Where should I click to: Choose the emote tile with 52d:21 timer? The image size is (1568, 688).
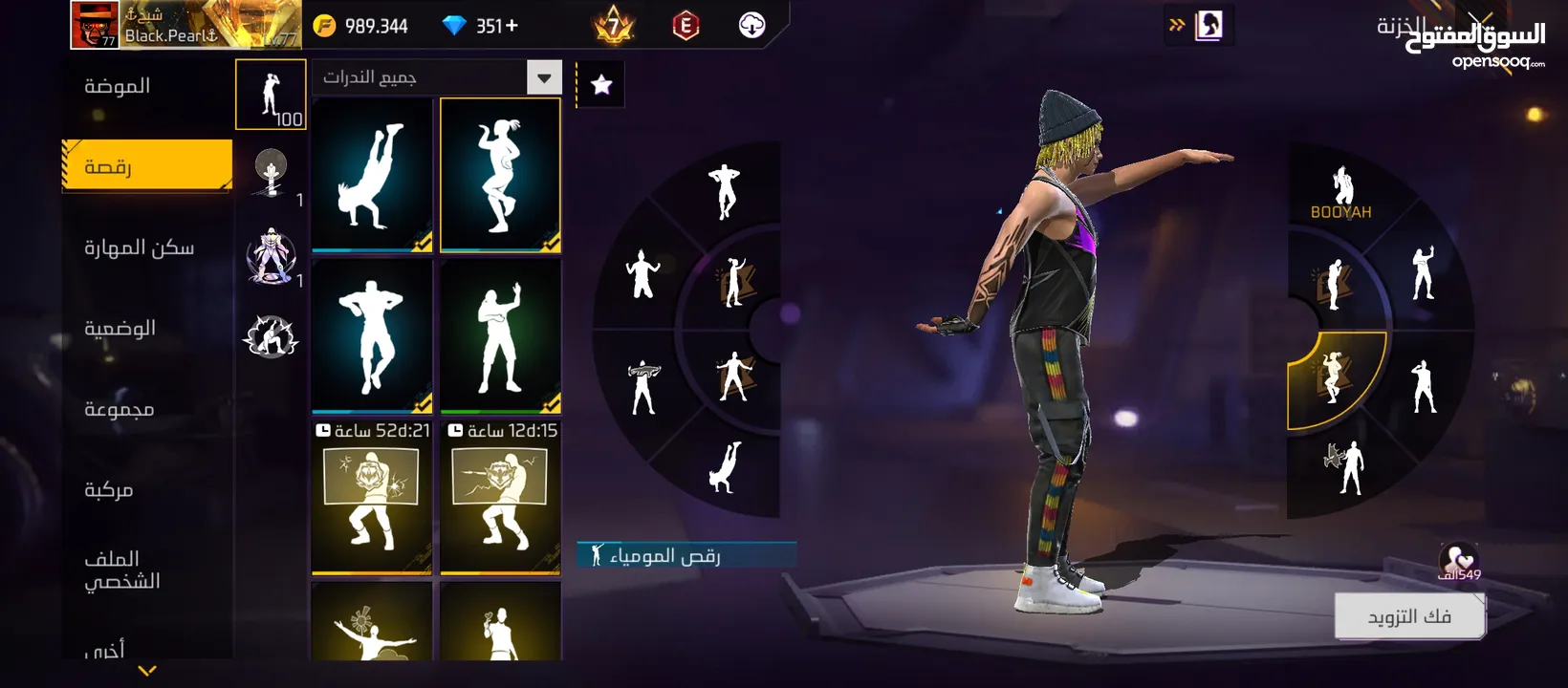point(372,499)
